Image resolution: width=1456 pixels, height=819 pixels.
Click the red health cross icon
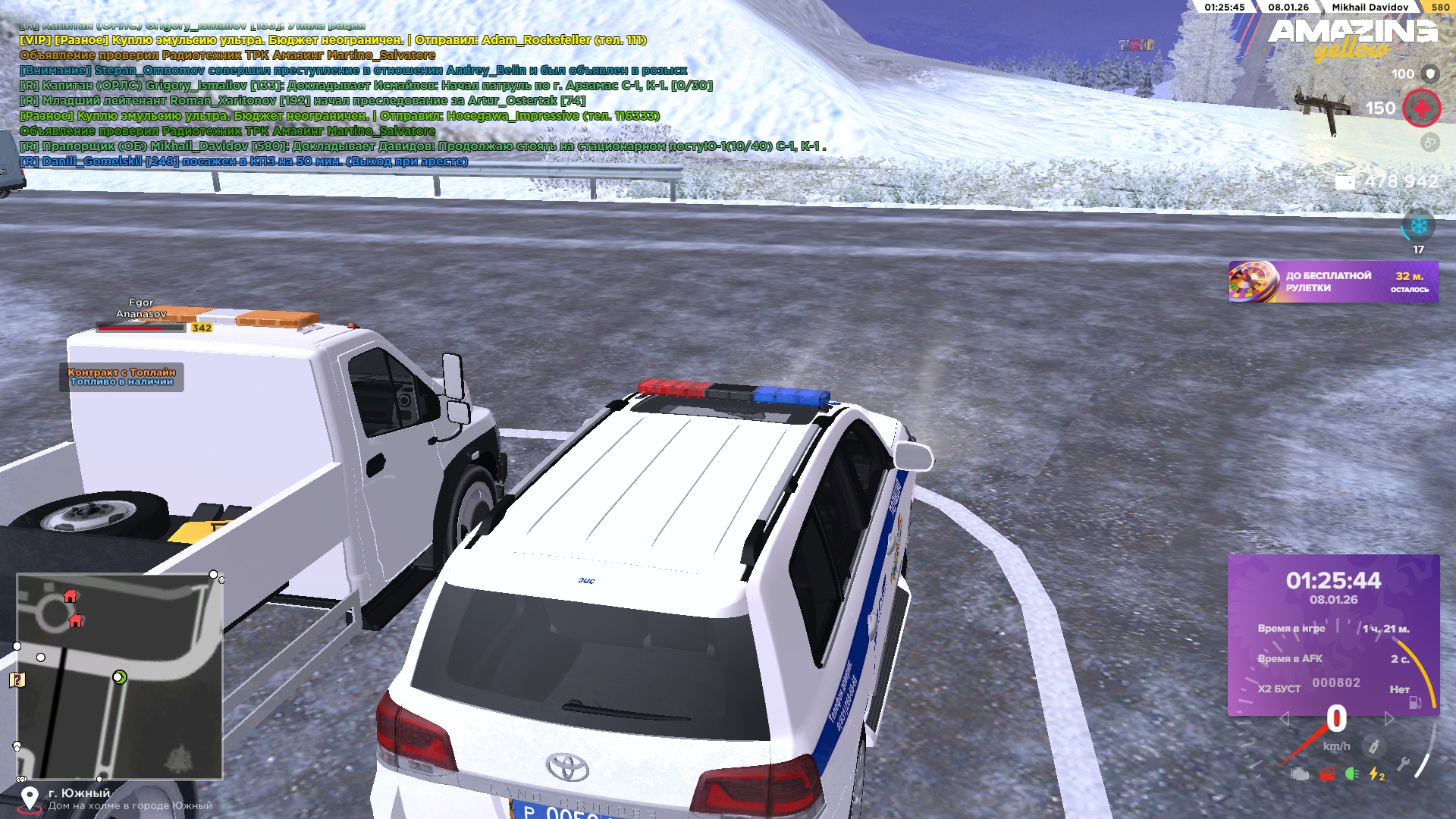pos(1421,108)
